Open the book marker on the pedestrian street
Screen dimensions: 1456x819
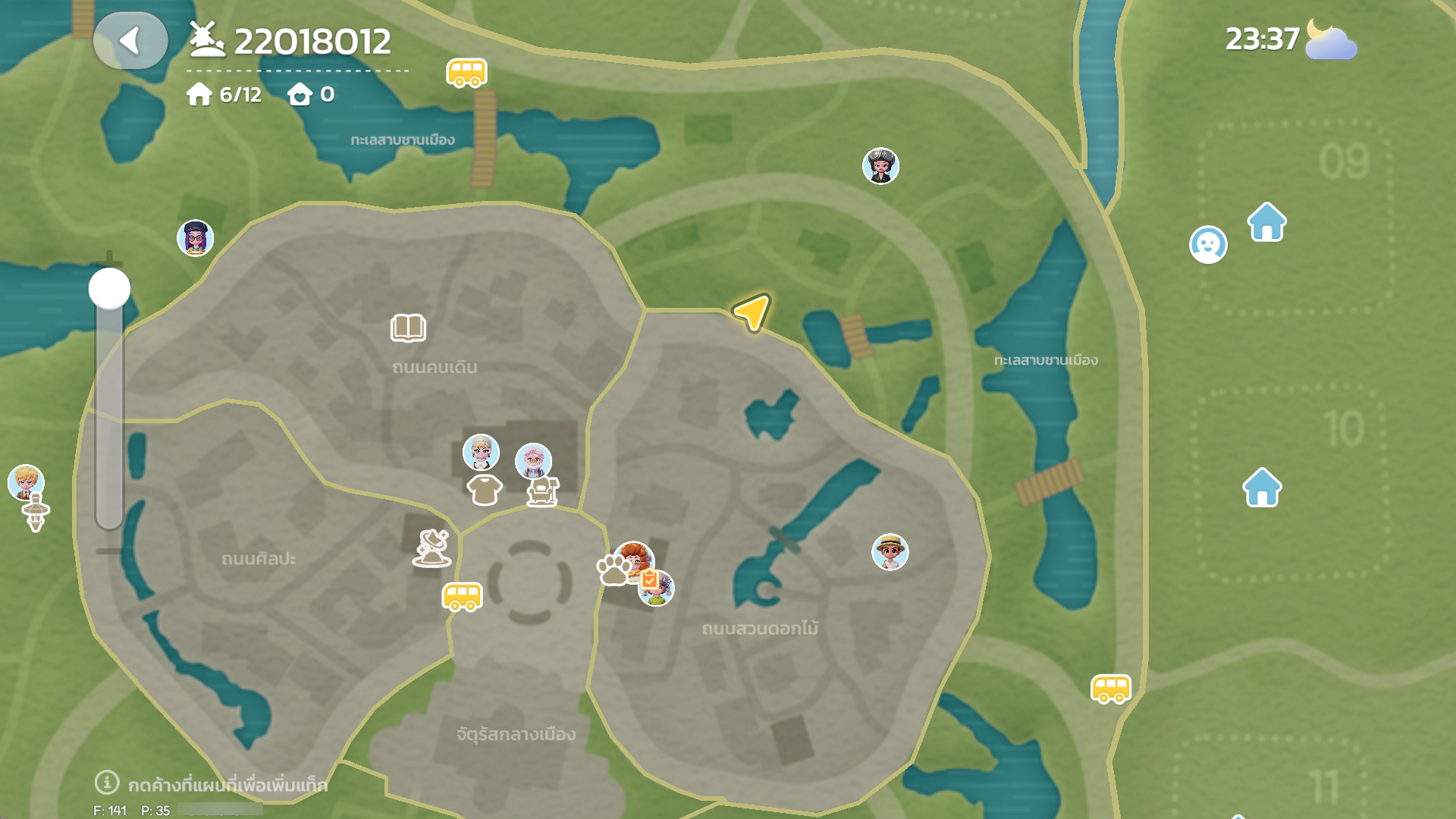(x=408, y=328)
